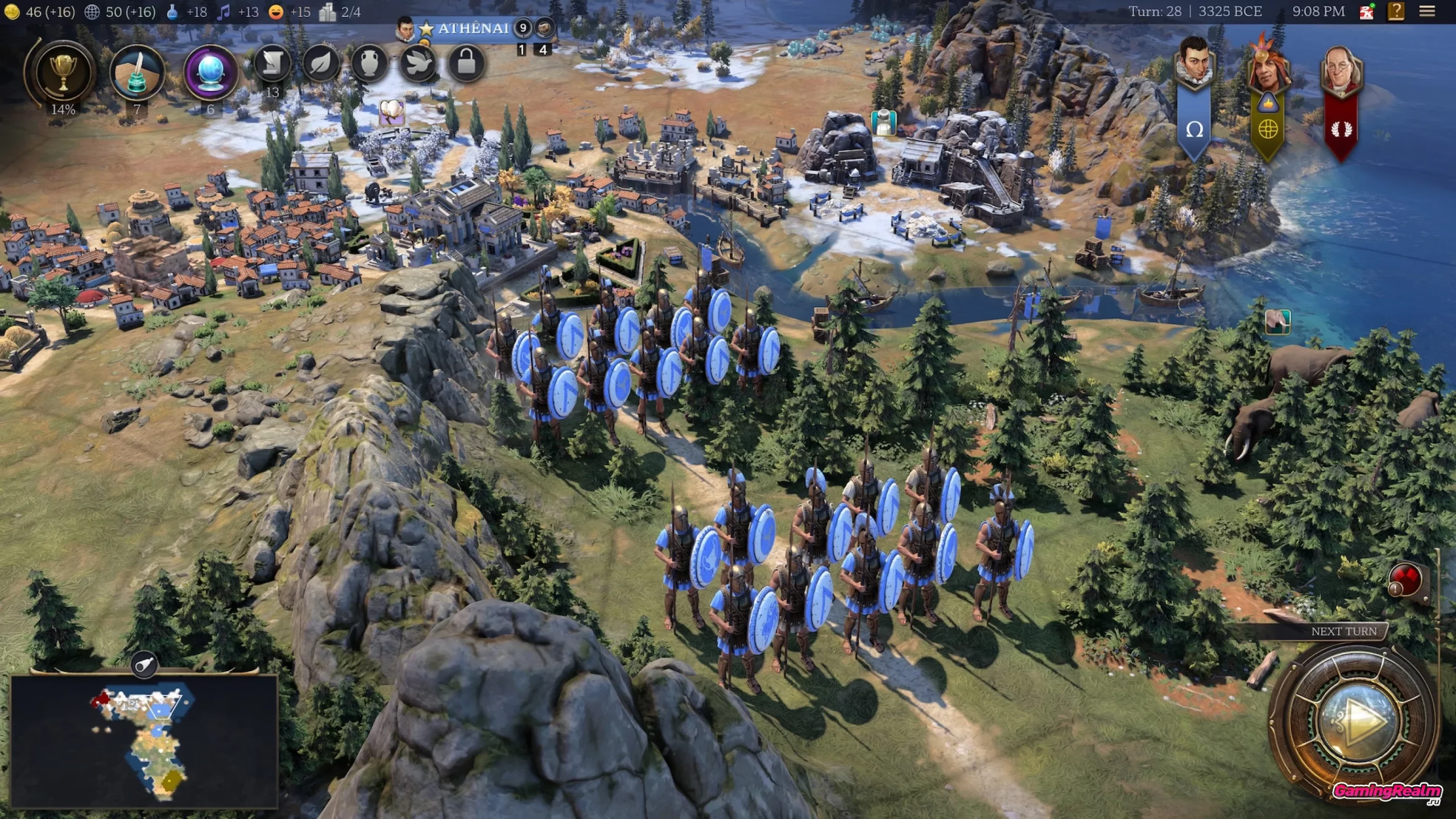
Task: Open diplomacy with the feathered headdress leader
Action: click(x=1268, y=65)
